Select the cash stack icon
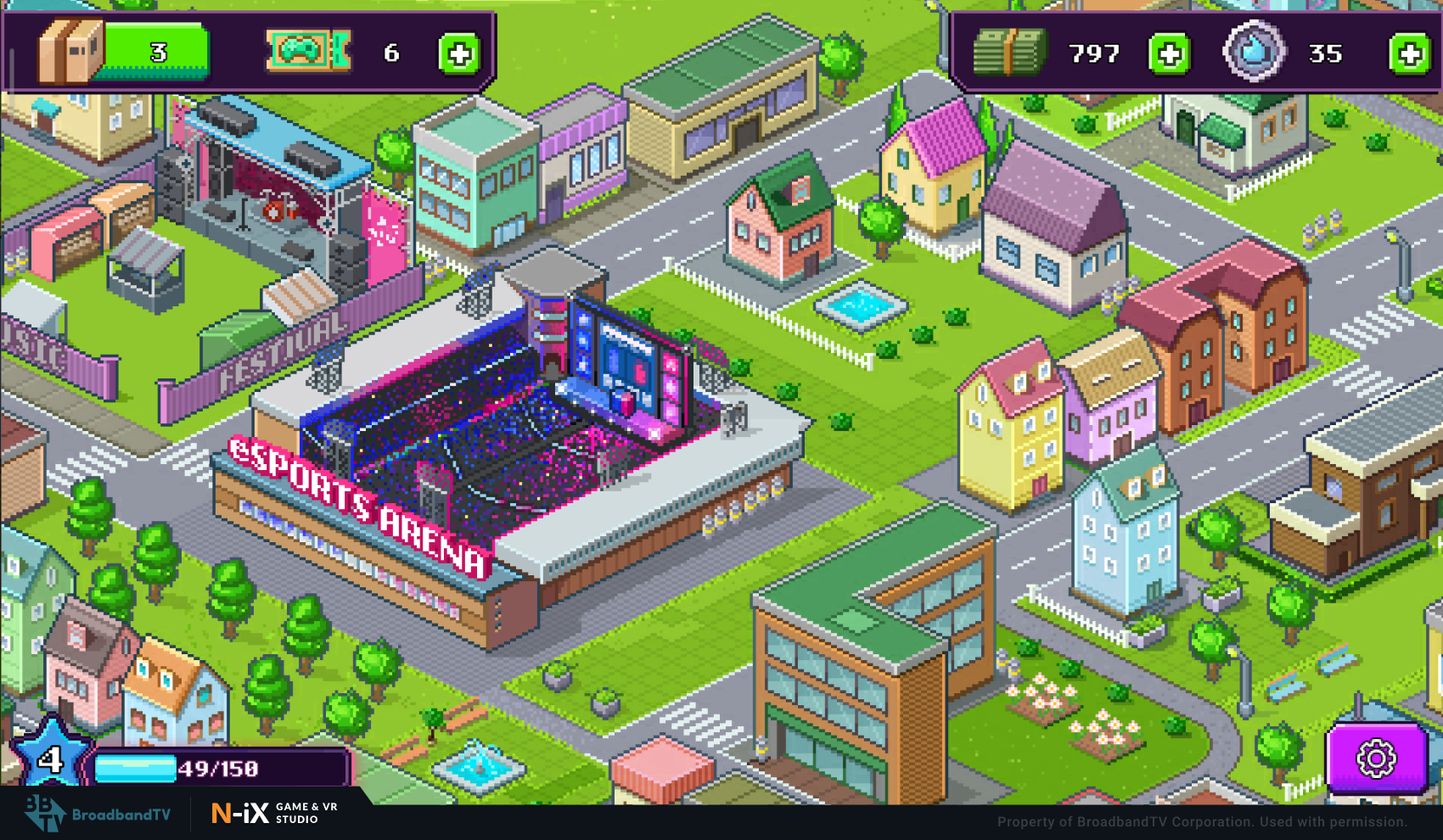Image resolution: width=1443 pixels, height=840 pixels. [1008, 53]
